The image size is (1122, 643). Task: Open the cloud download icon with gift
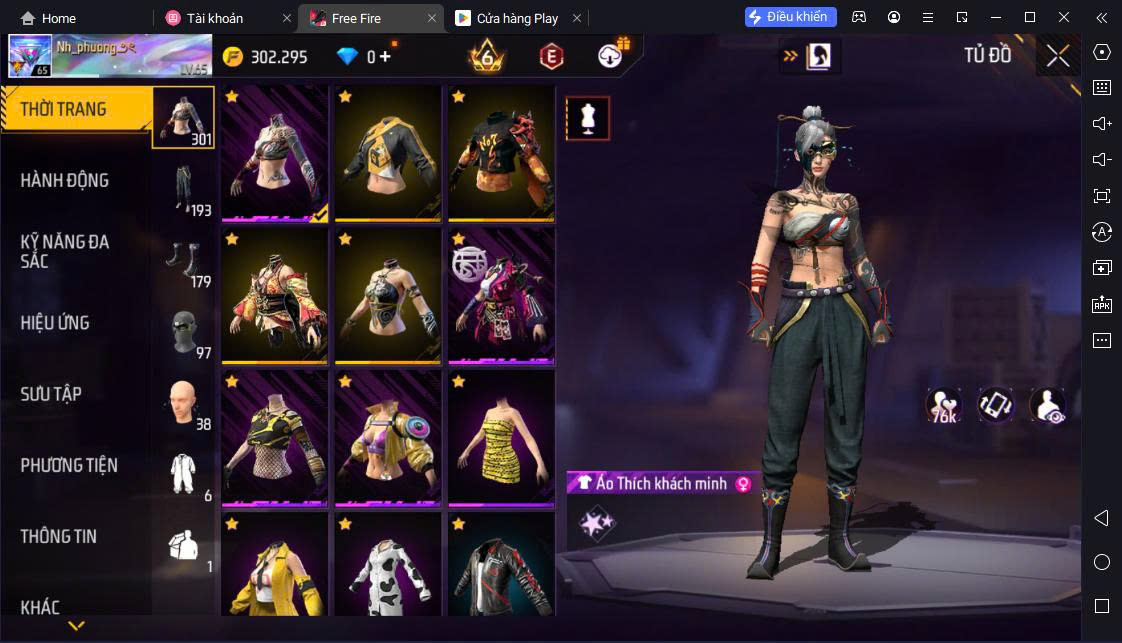click(x=611, y=56)
